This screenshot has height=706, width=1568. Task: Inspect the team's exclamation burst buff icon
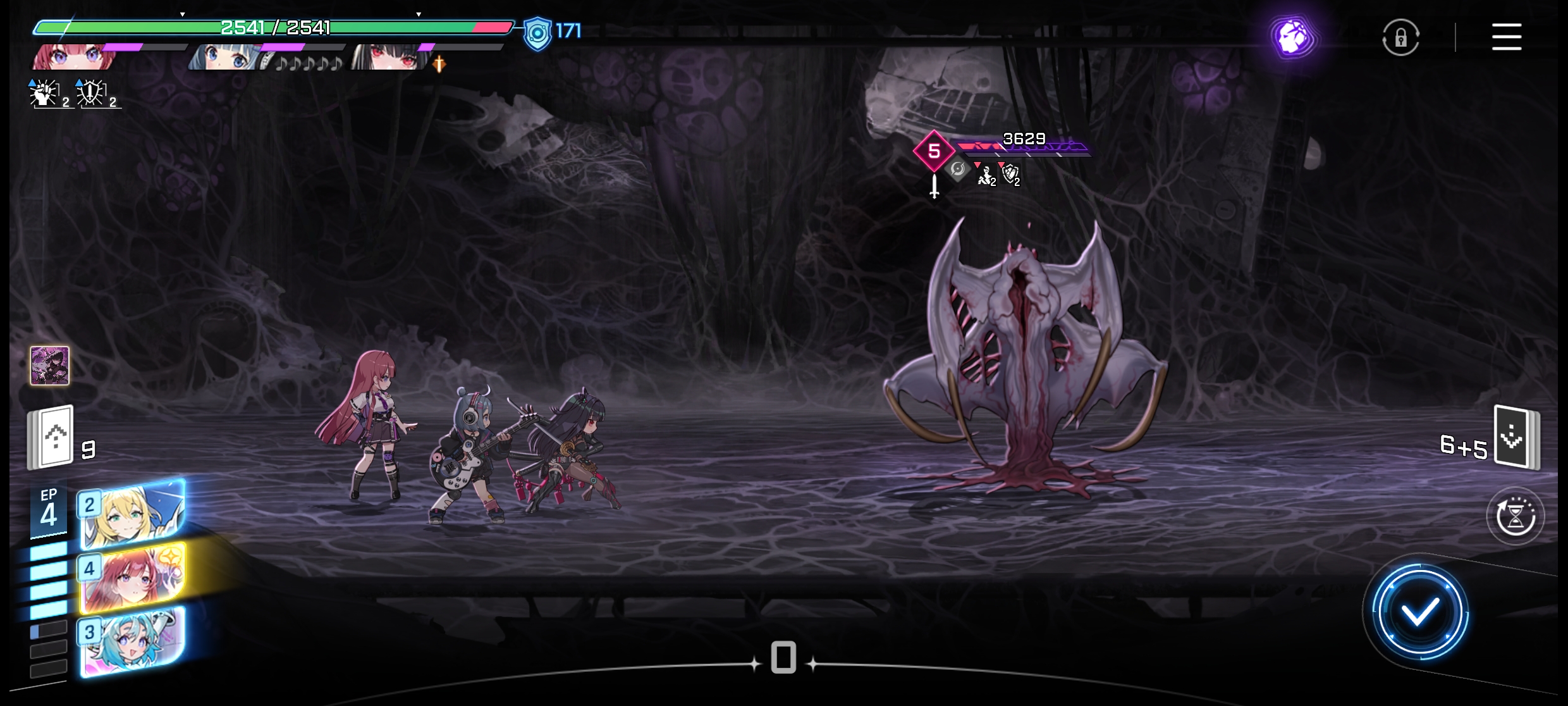click(x=92, y=94)
